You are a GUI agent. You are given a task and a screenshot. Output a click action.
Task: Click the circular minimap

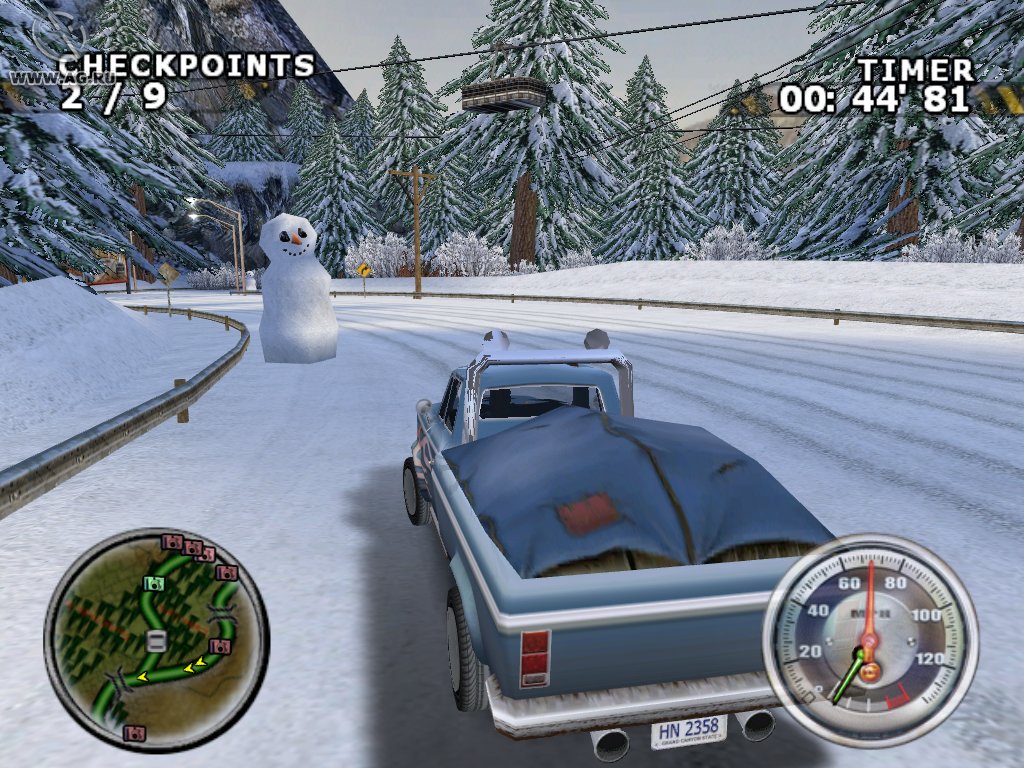[x=156, y=640]
